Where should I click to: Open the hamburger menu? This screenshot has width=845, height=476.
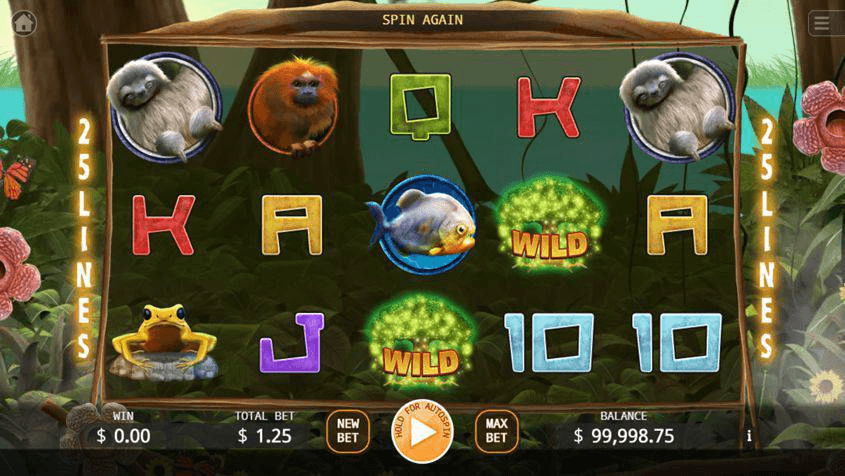pos(823,23)
